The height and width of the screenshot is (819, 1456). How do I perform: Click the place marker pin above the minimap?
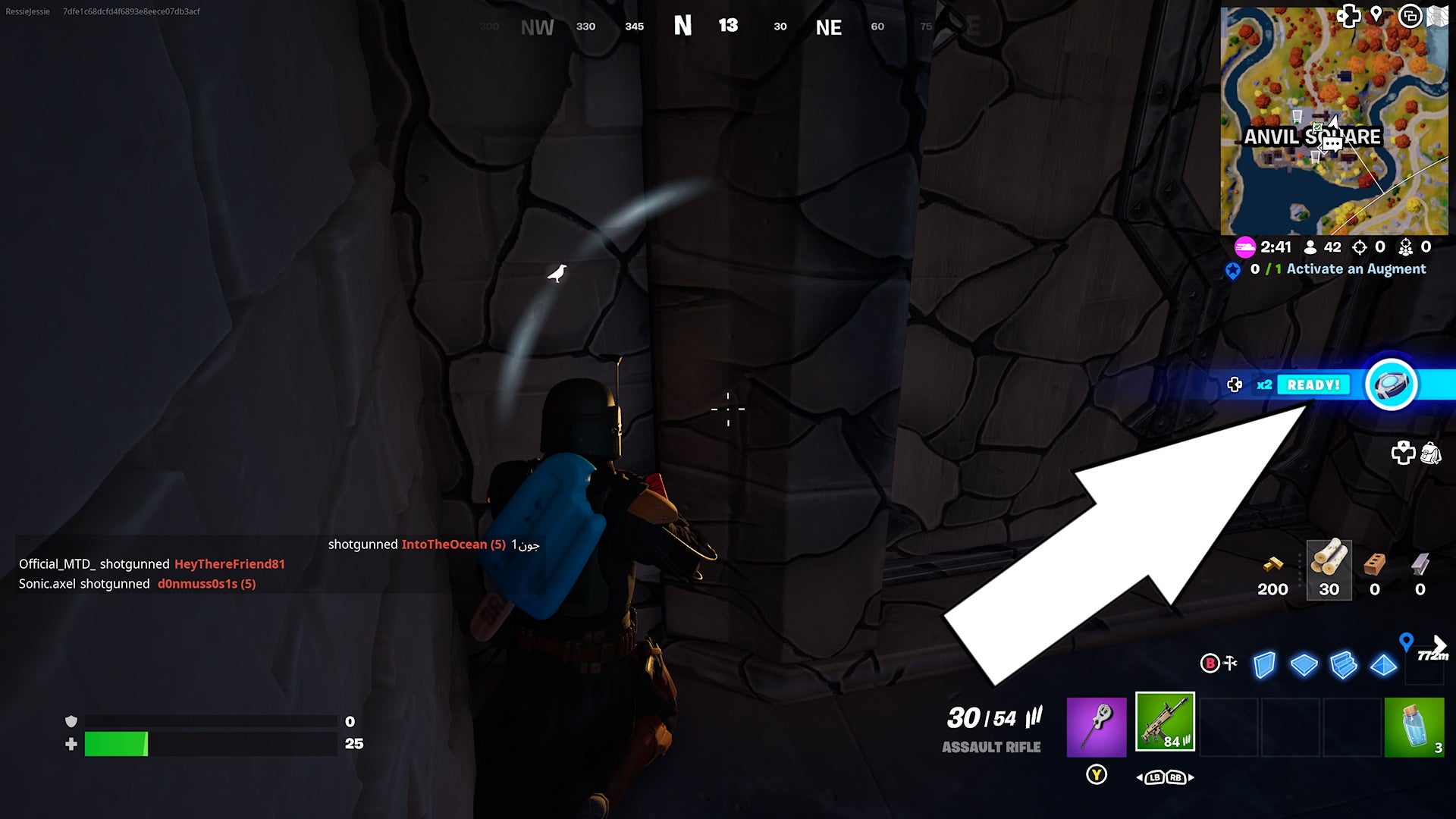1376,15
